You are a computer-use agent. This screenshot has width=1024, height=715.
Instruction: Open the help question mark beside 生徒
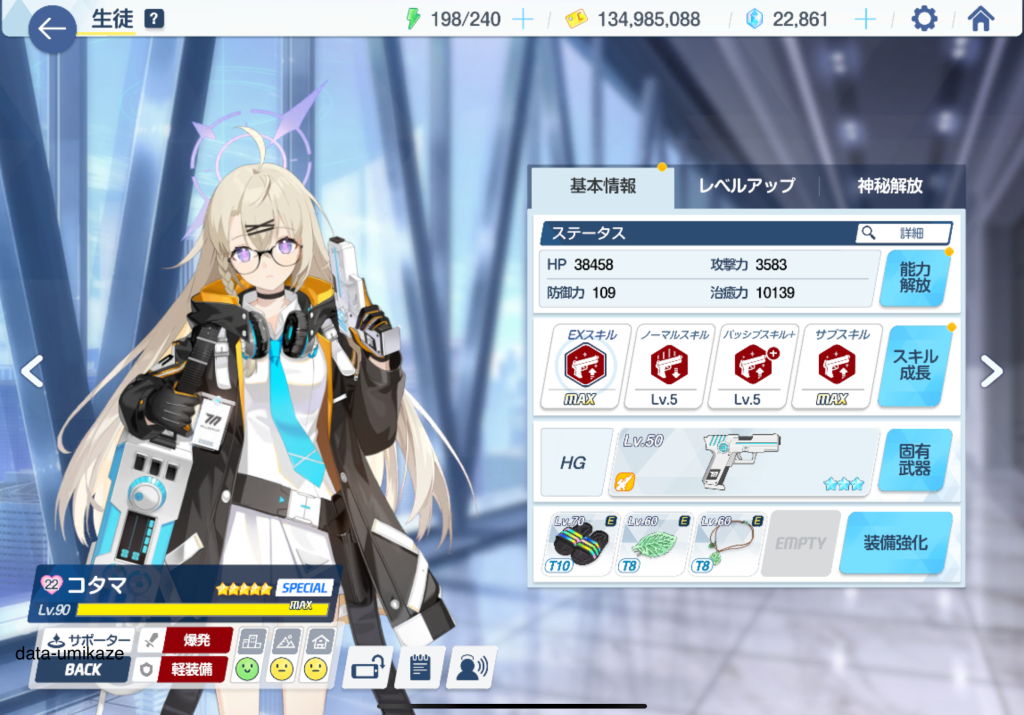coord(153,19)
